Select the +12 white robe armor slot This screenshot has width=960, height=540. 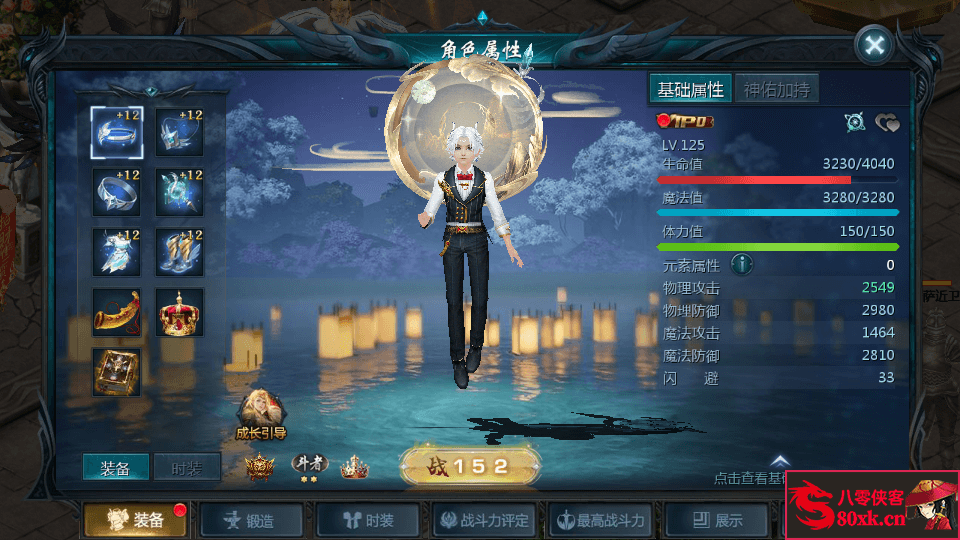click(x=117, y=252)
